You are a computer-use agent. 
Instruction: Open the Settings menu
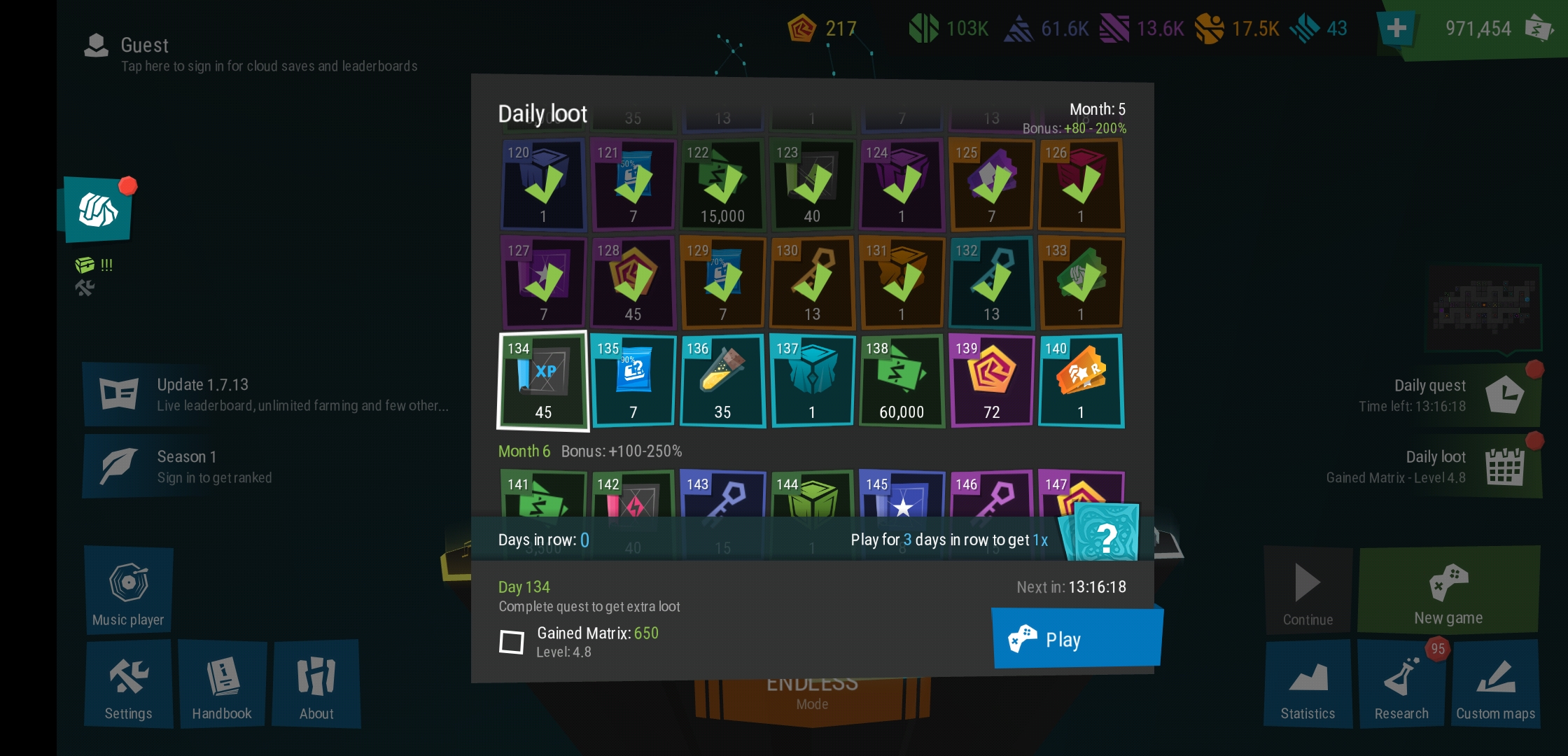128,685
